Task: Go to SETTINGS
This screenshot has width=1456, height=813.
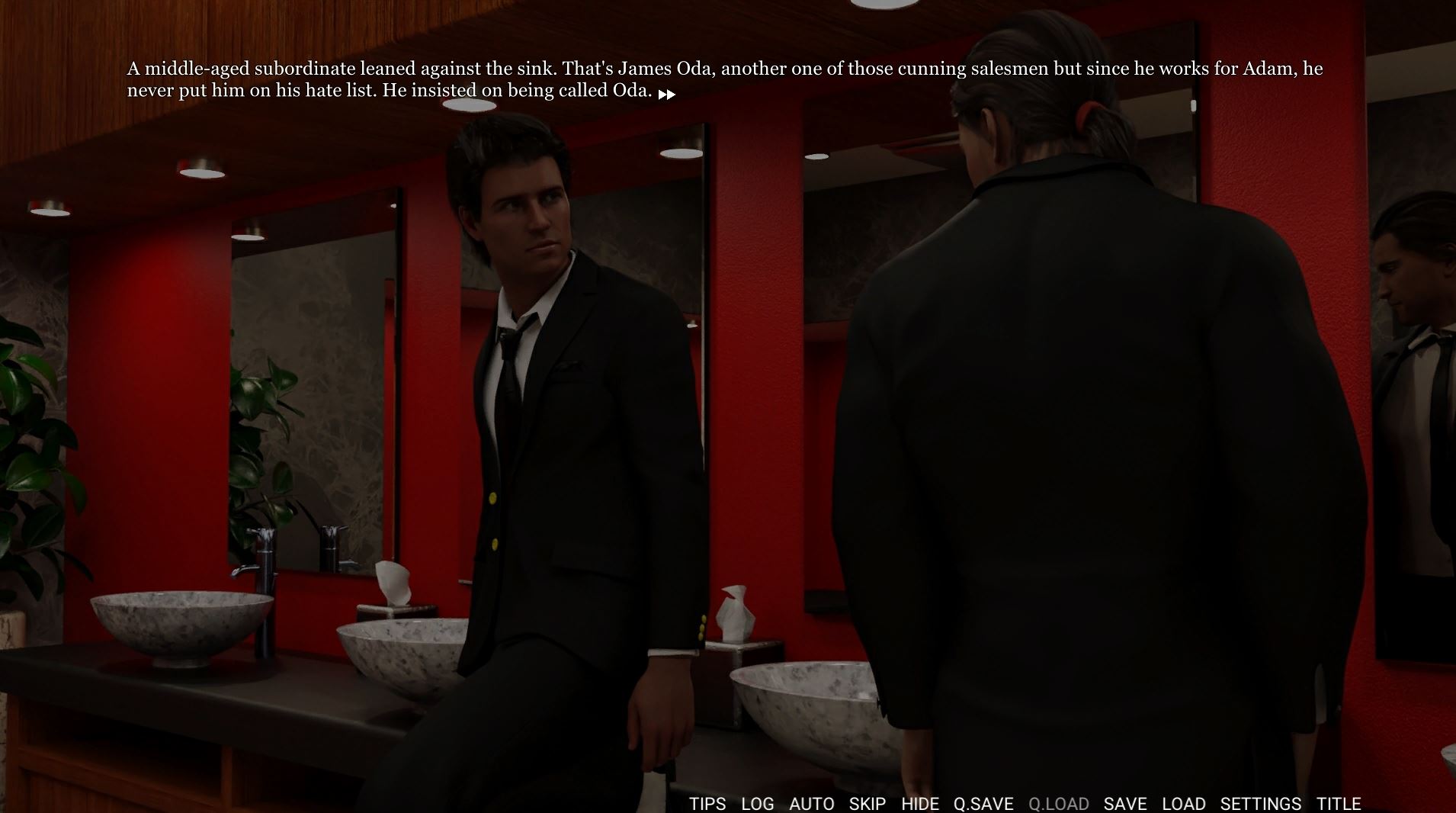Action: tap(1260, 804)
